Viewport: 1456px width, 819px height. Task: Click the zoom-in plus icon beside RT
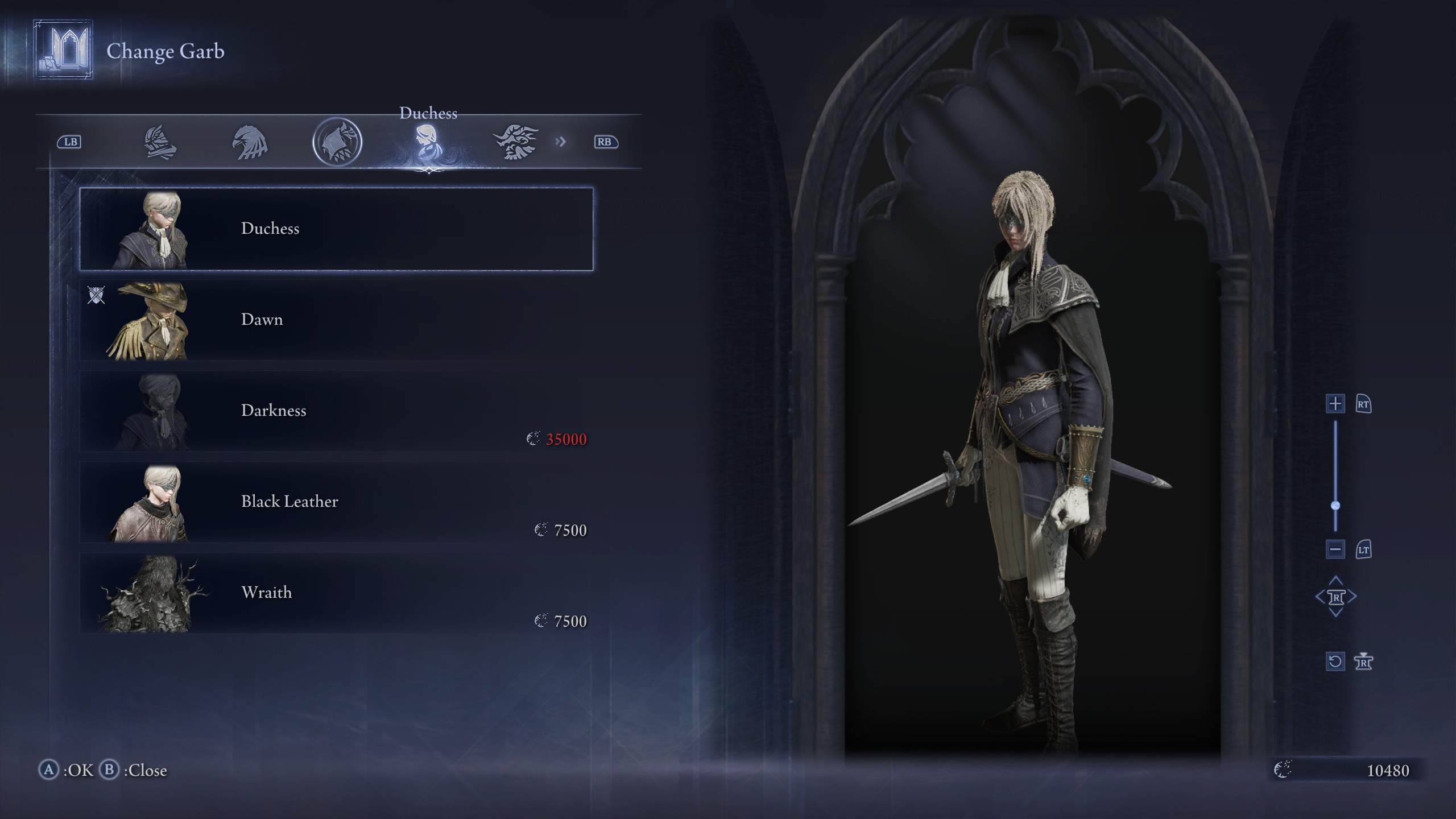(x=1335, y=404)
